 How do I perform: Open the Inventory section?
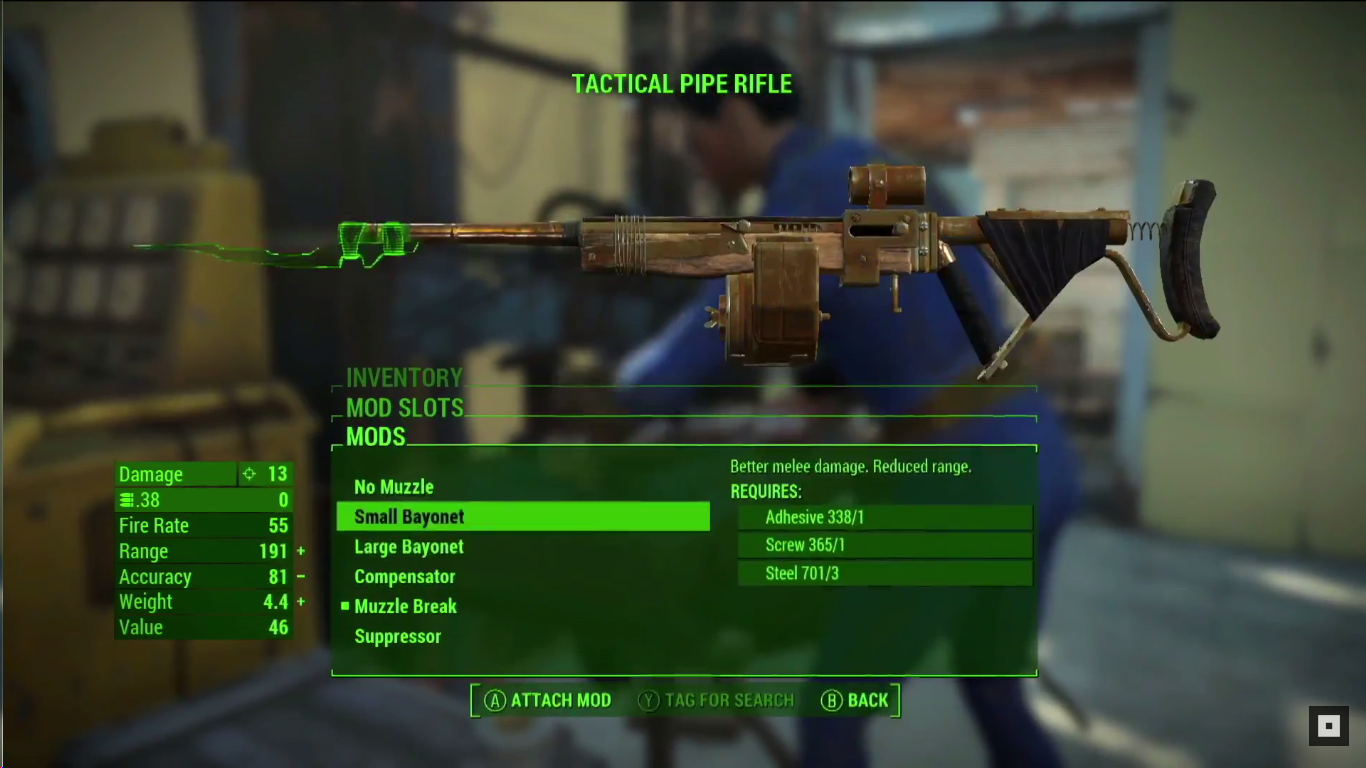click(404, 378)
